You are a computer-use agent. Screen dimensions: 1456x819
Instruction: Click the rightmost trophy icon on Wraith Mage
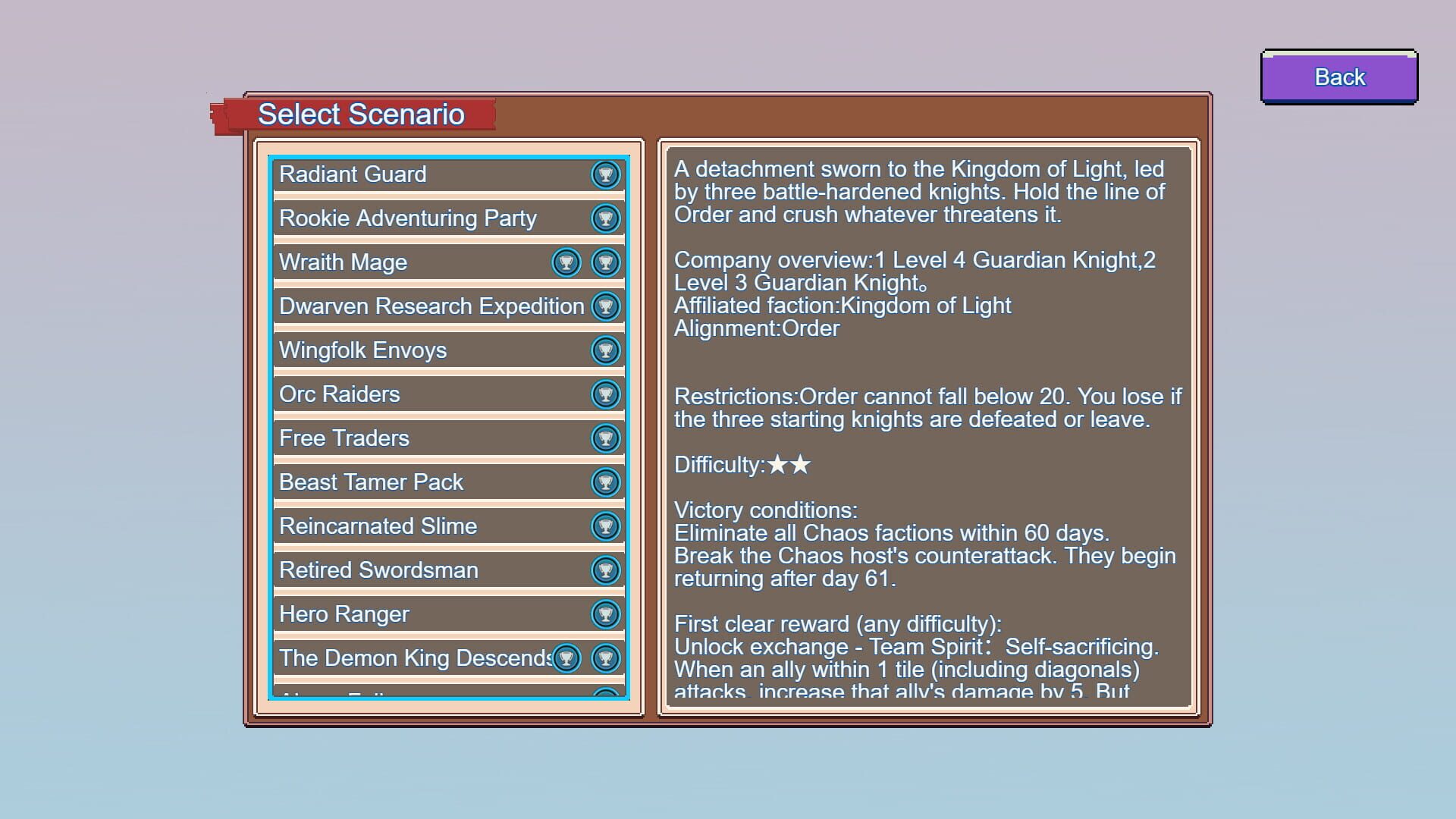click(x=604, y=262)
